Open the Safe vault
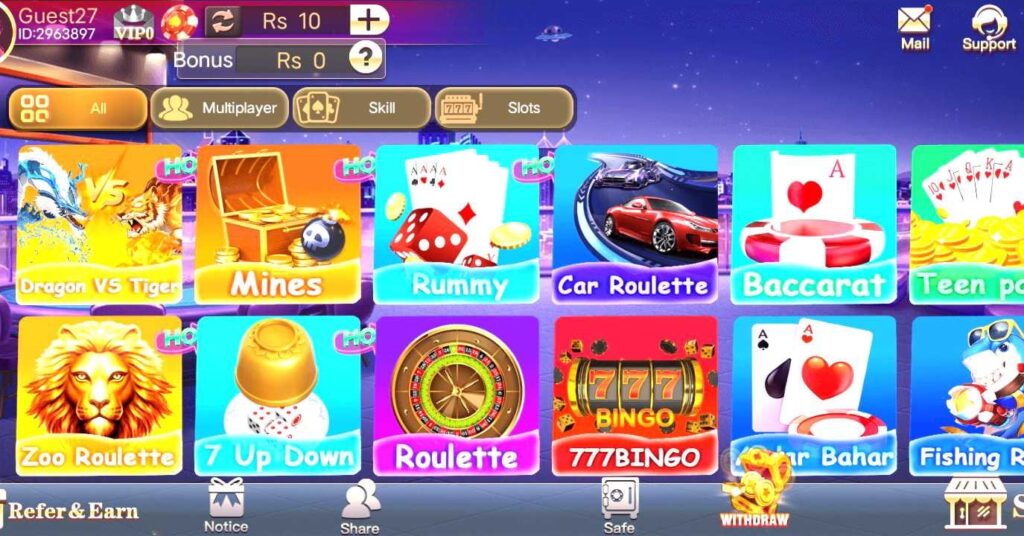This screenshot has width=1024, height=536. pyautogui.click(x=619, y=504)
